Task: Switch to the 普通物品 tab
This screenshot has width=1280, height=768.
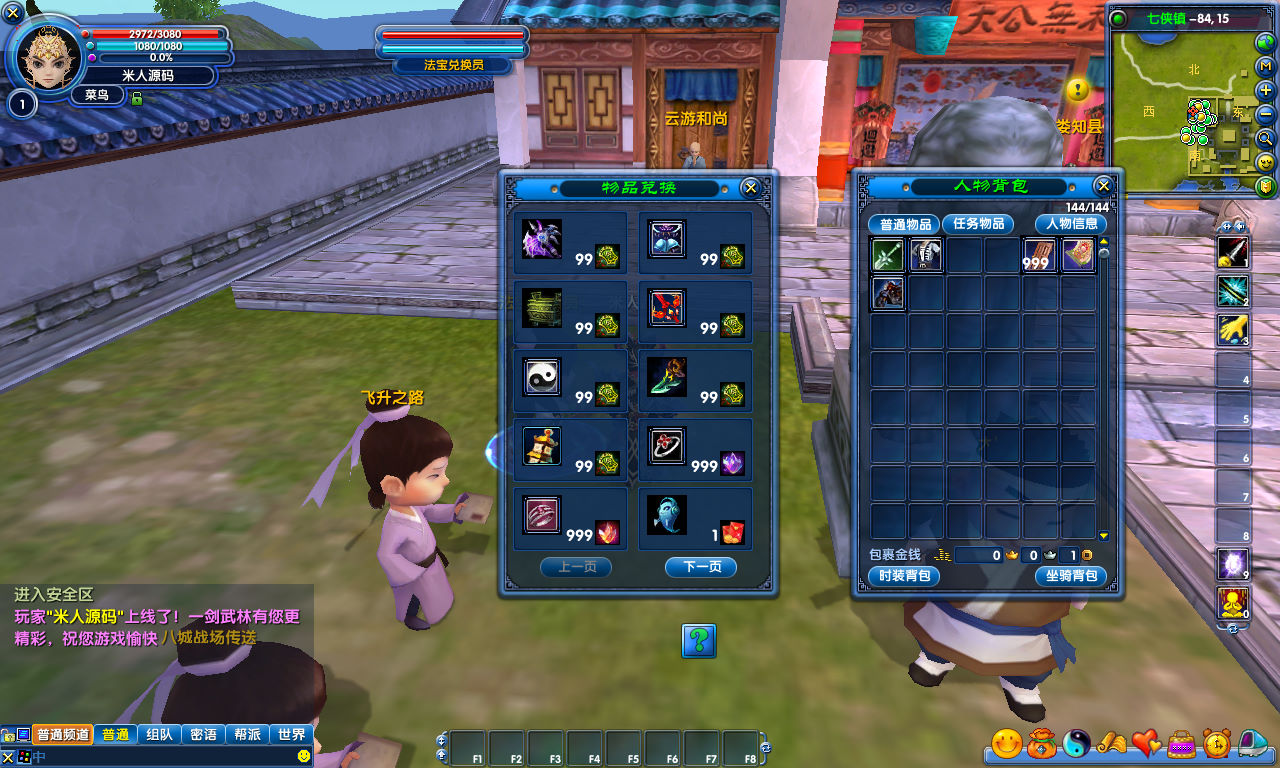Action: tap(905, 224)
